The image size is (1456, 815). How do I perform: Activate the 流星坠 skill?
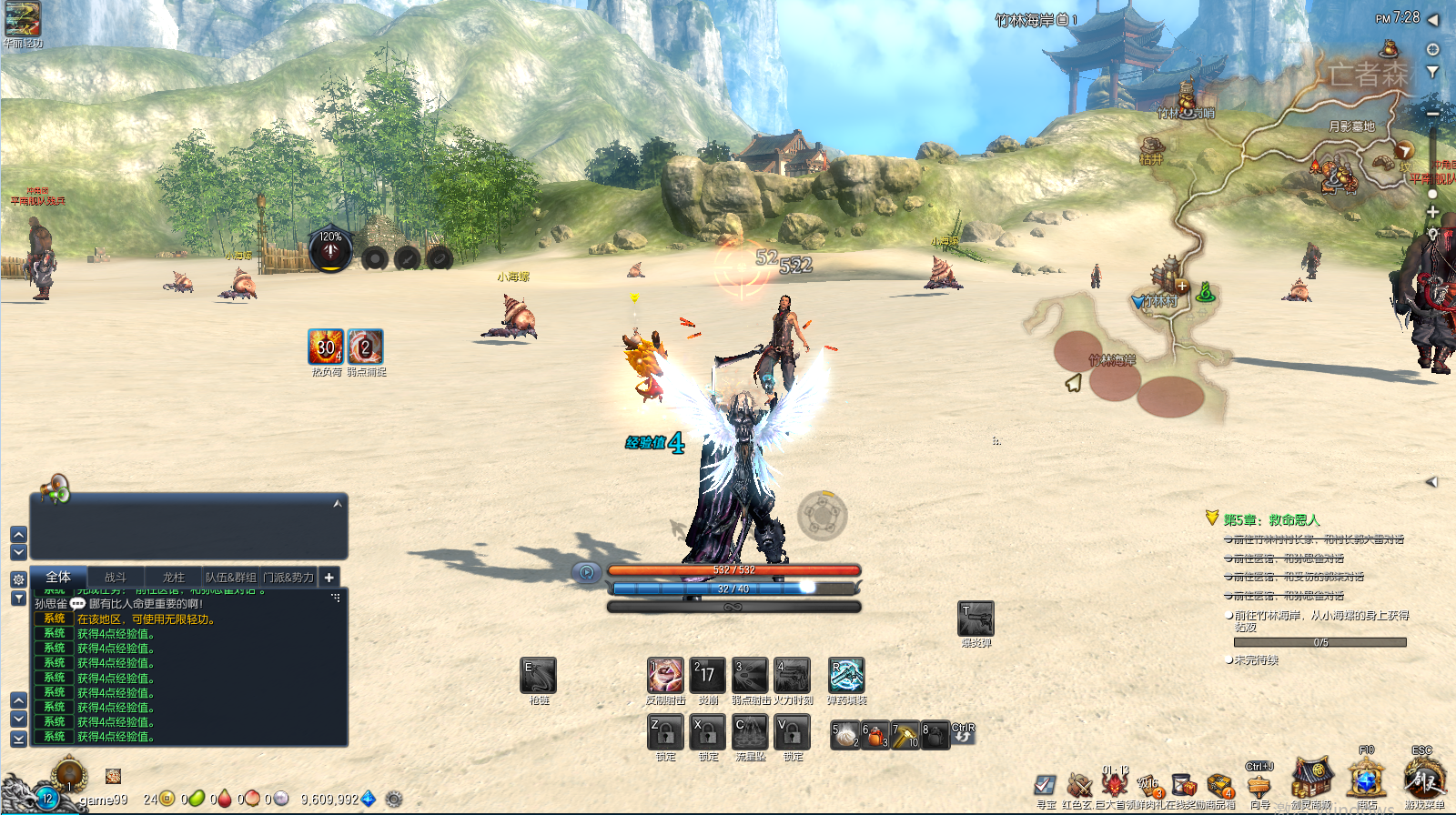click(751, 732)
